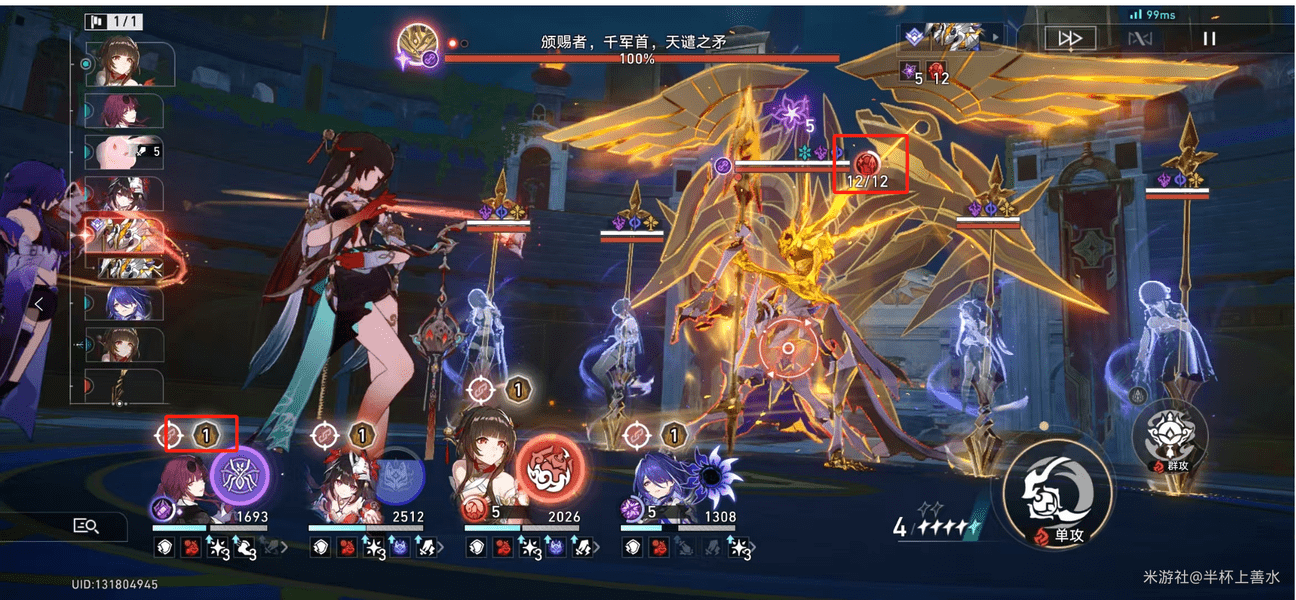Viewport: 1296px width, 600px height.
Task: Select the boss's highlighted turn order entry
Action: pyautogui.click(x=127, y=234)
